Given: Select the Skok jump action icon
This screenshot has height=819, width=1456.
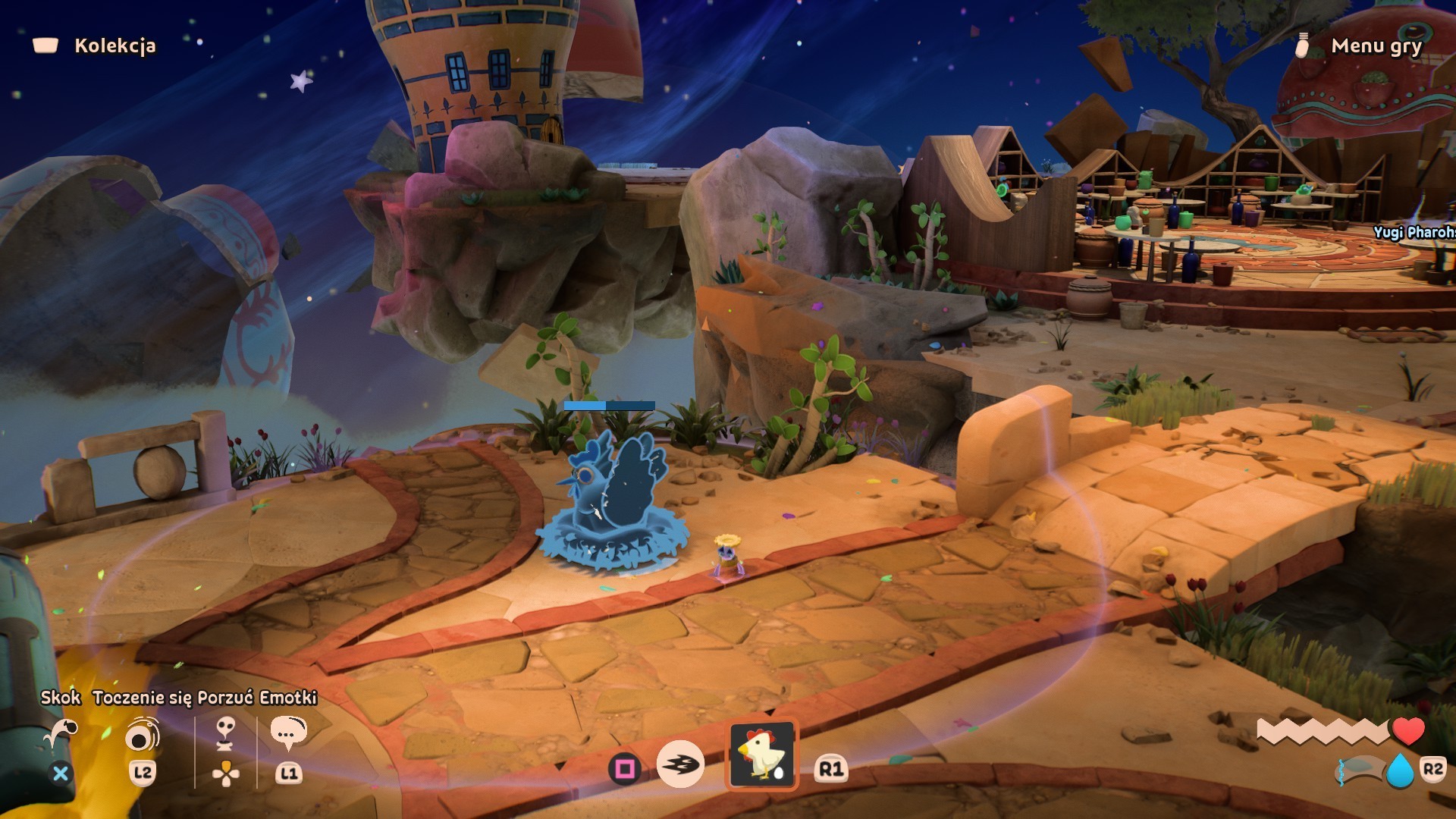Looking at the screenshot, I should (x=61, y=734).
